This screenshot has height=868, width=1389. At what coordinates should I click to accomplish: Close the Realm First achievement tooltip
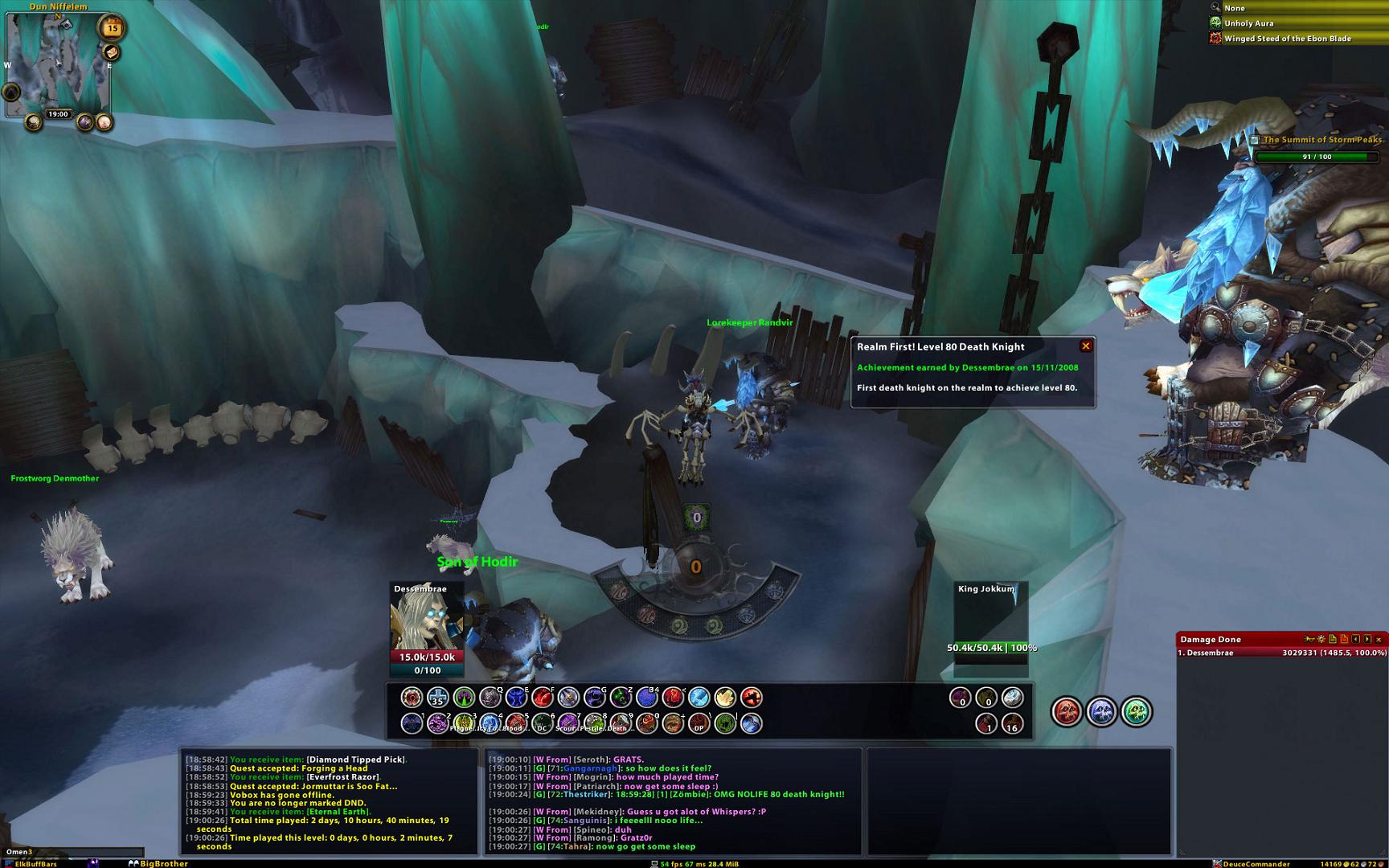point(1086,346)
